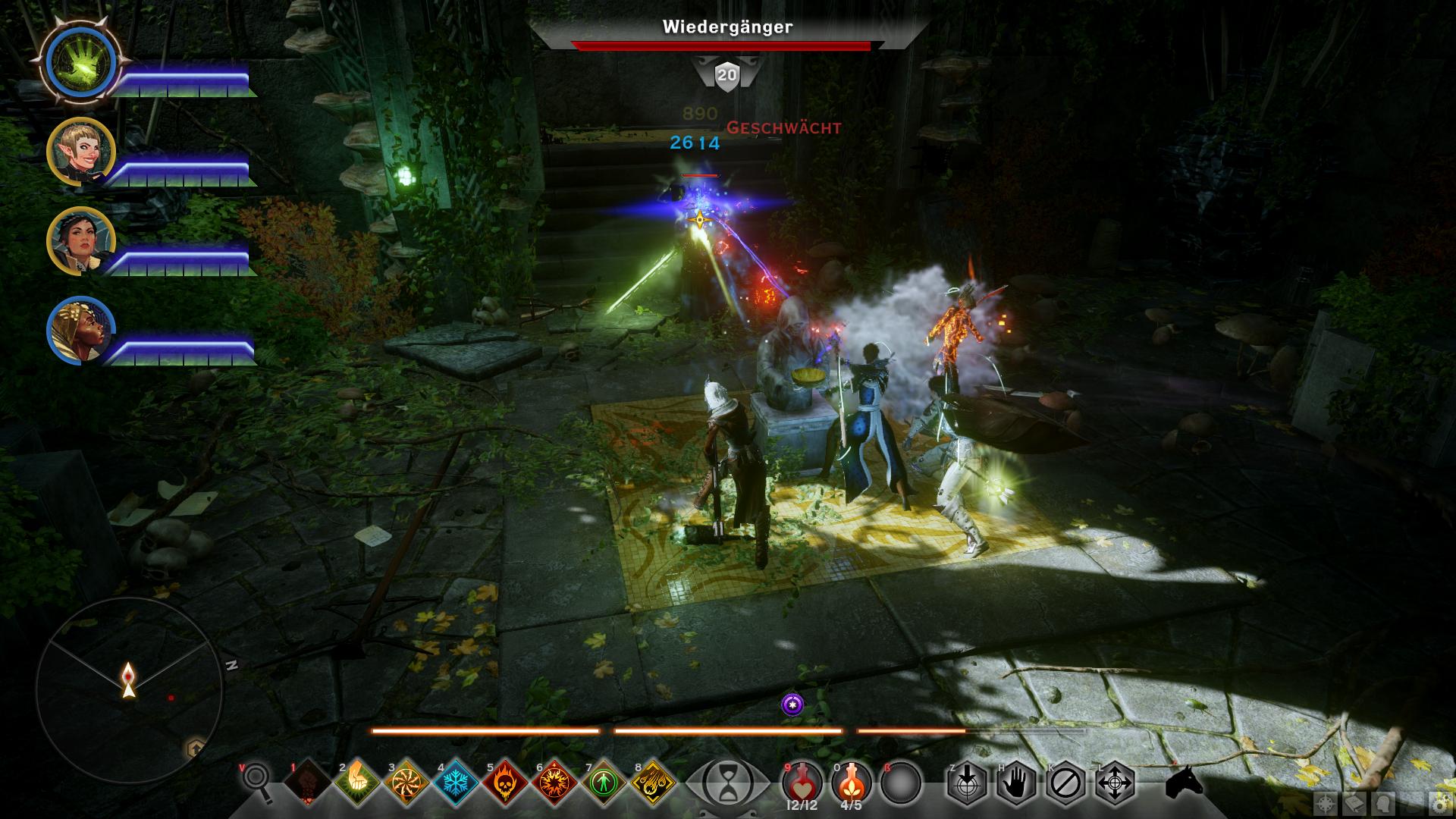Cast the blue snowflake ice spell

coord(456,782)
